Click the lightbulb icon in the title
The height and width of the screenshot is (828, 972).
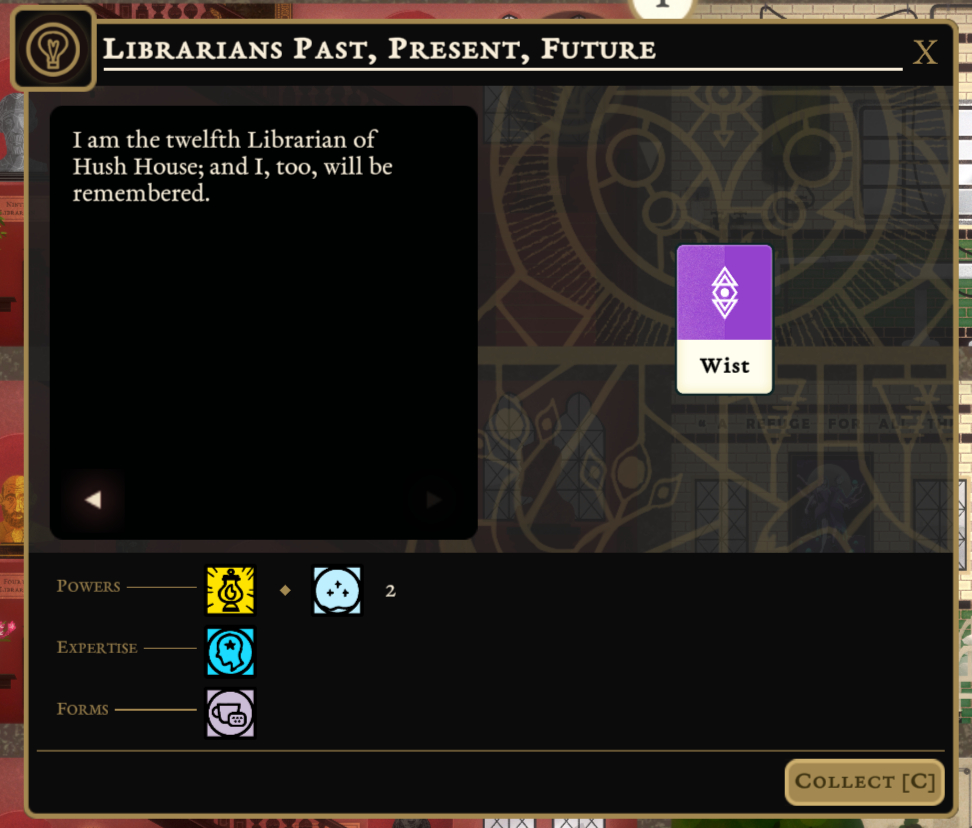[x=53, y=48]
